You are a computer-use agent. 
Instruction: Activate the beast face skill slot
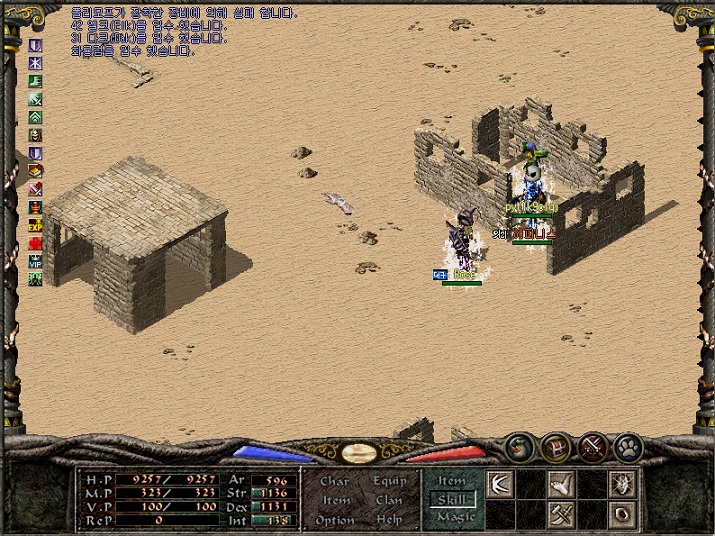[x=623, y=485]
